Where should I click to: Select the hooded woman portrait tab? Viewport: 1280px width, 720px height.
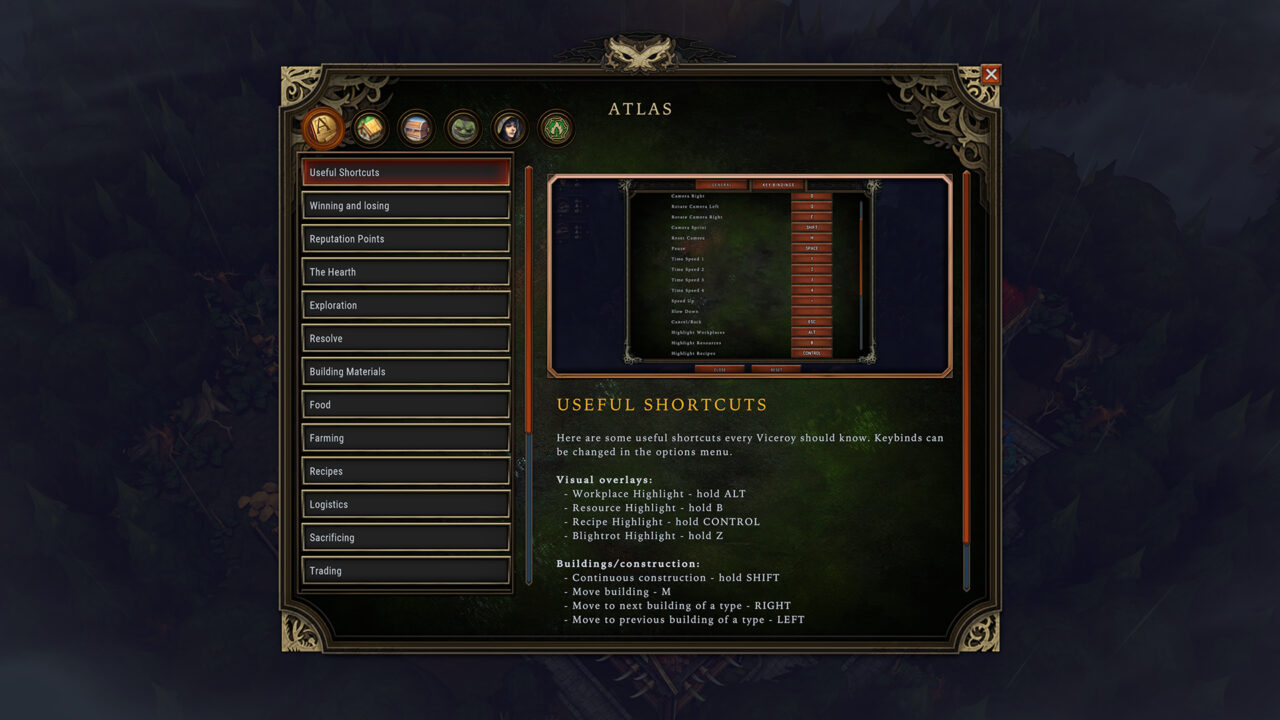(509, 128)
